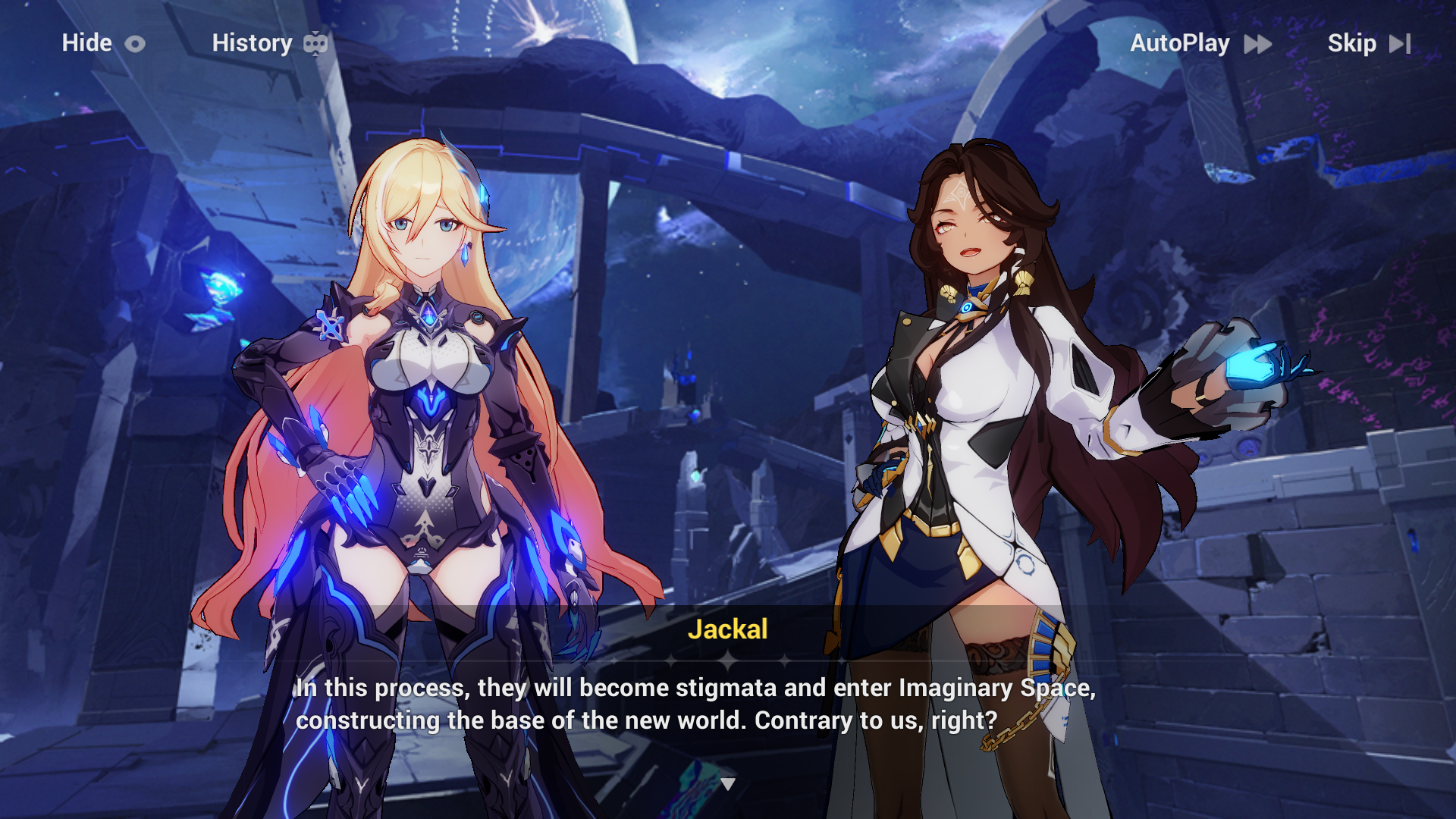Advance dialogue with the down arrow
The height and width of the screenshot is (819, 1456).
tap(728, 784)
